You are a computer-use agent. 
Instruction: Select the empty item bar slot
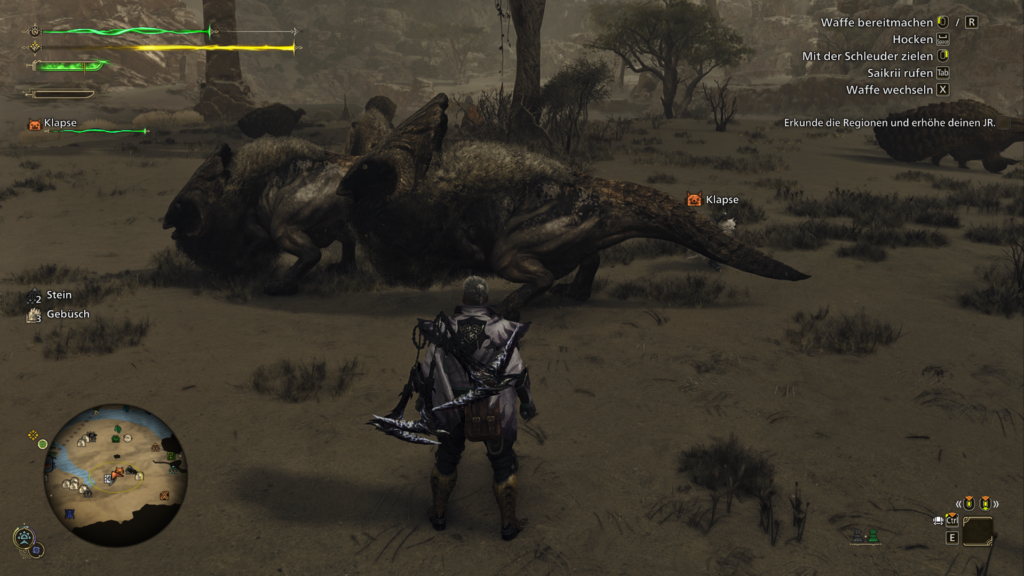click(978, 531)
